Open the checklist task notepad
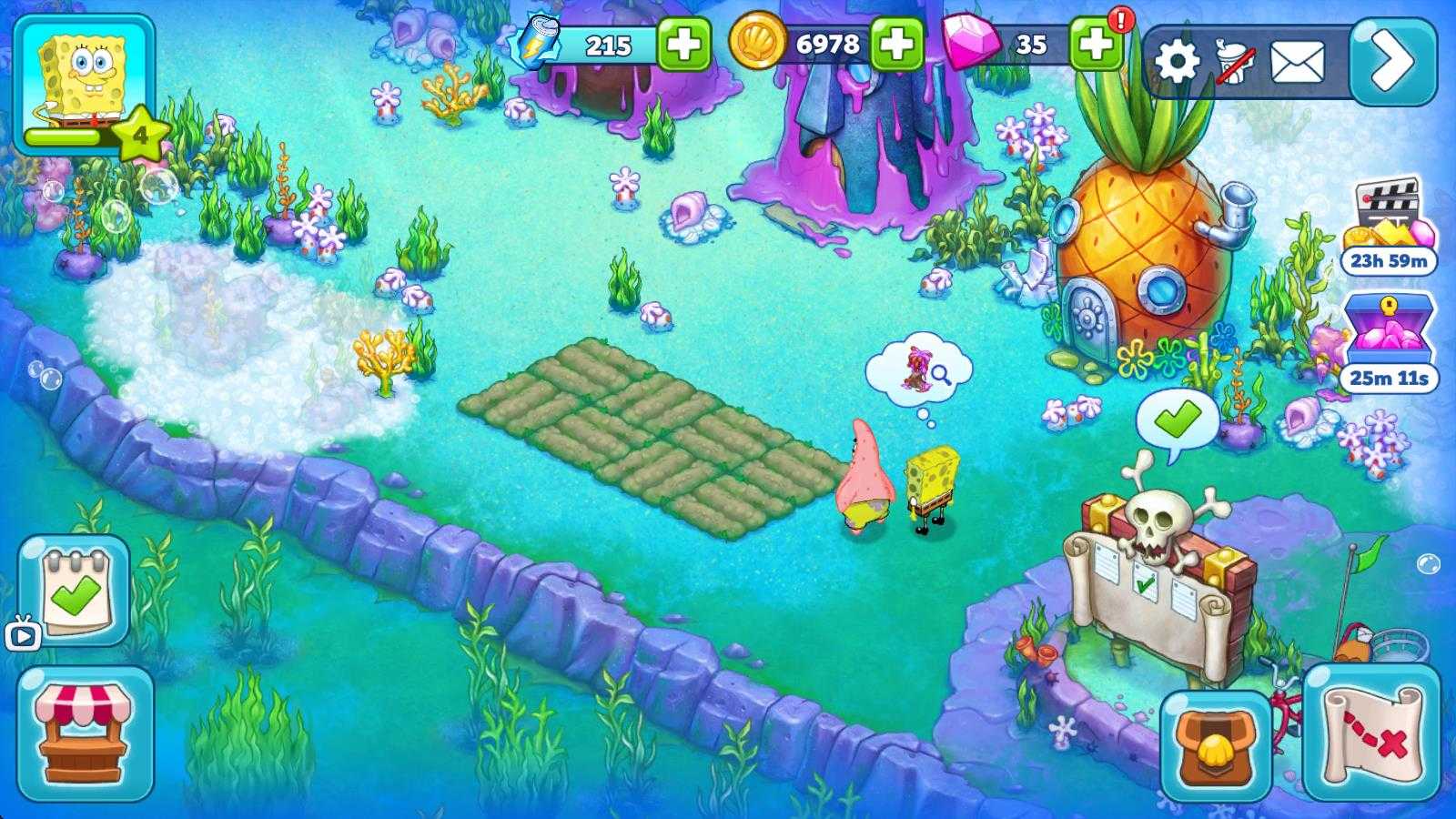Image resolution: width=1456 pixels, height=819 pixels. 76,591
